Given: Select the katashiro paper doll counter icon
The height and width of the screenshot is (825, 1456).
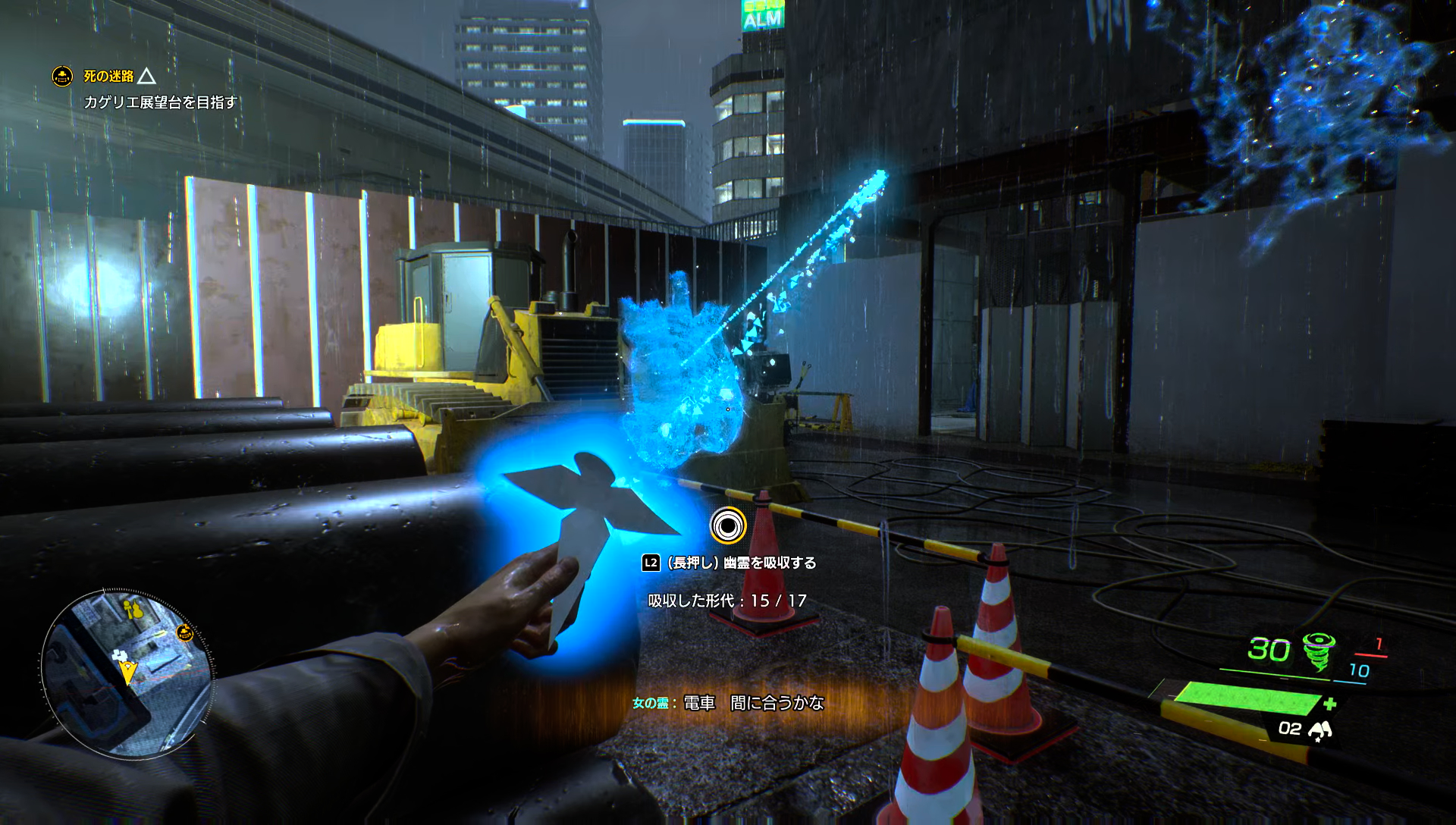Looking at the screenshot, I should [1320, 729].
